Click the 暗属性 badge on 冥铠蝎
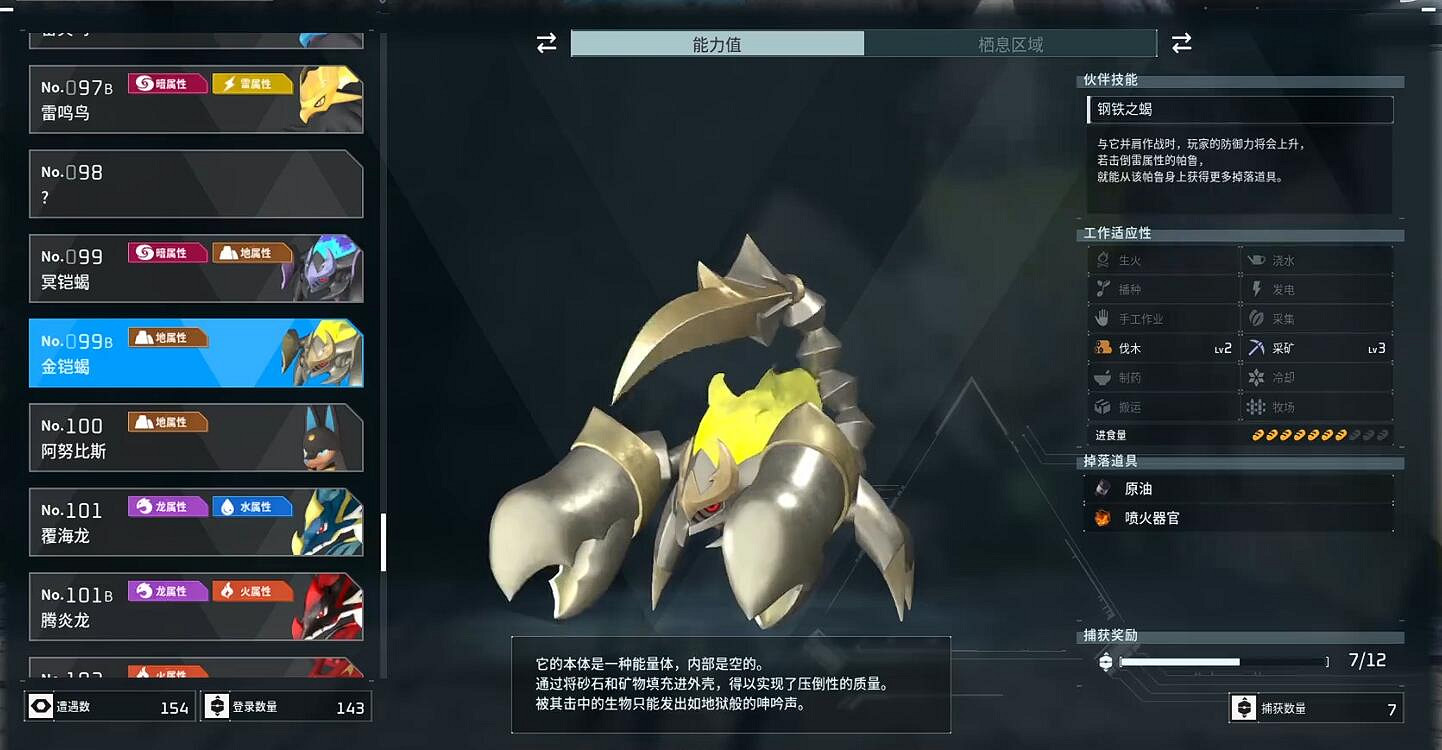The image size is (1442, 750). (168, 252)
